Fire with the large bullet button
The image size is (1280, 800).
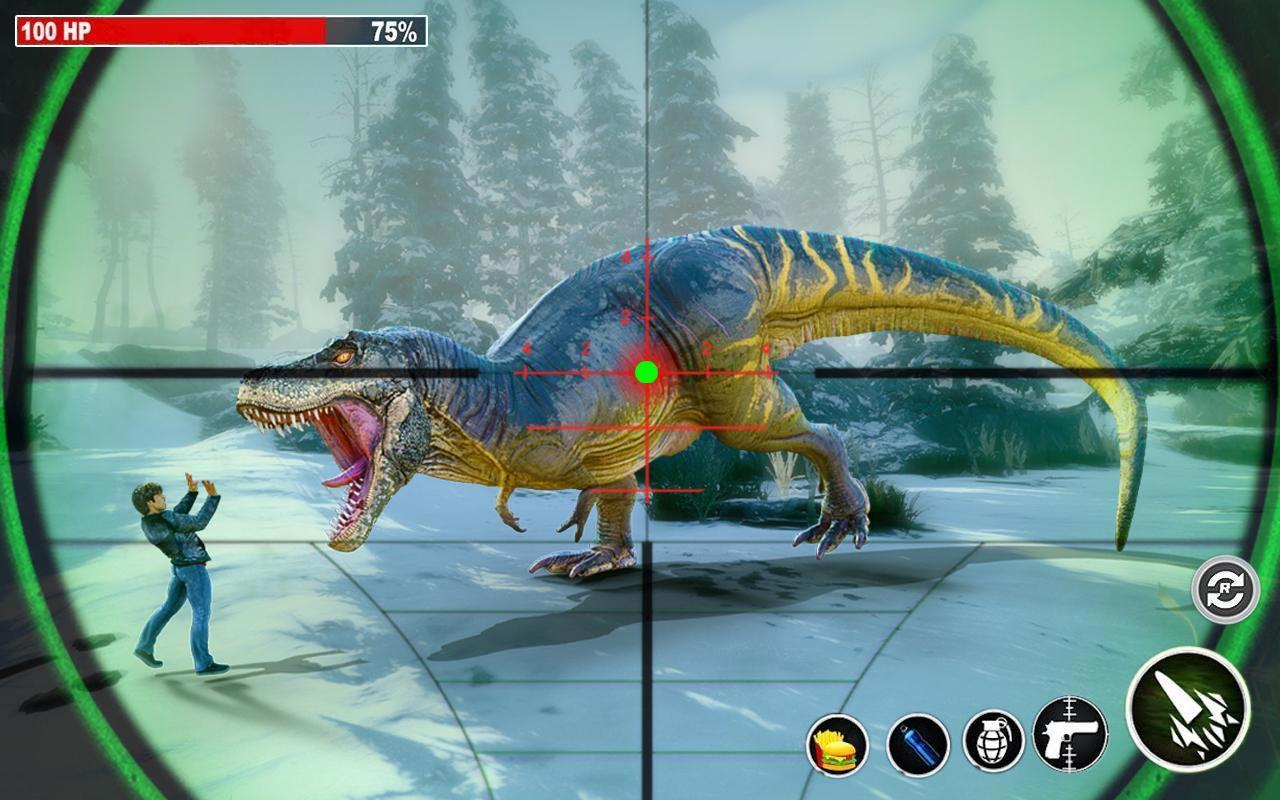coord(1188,708)
